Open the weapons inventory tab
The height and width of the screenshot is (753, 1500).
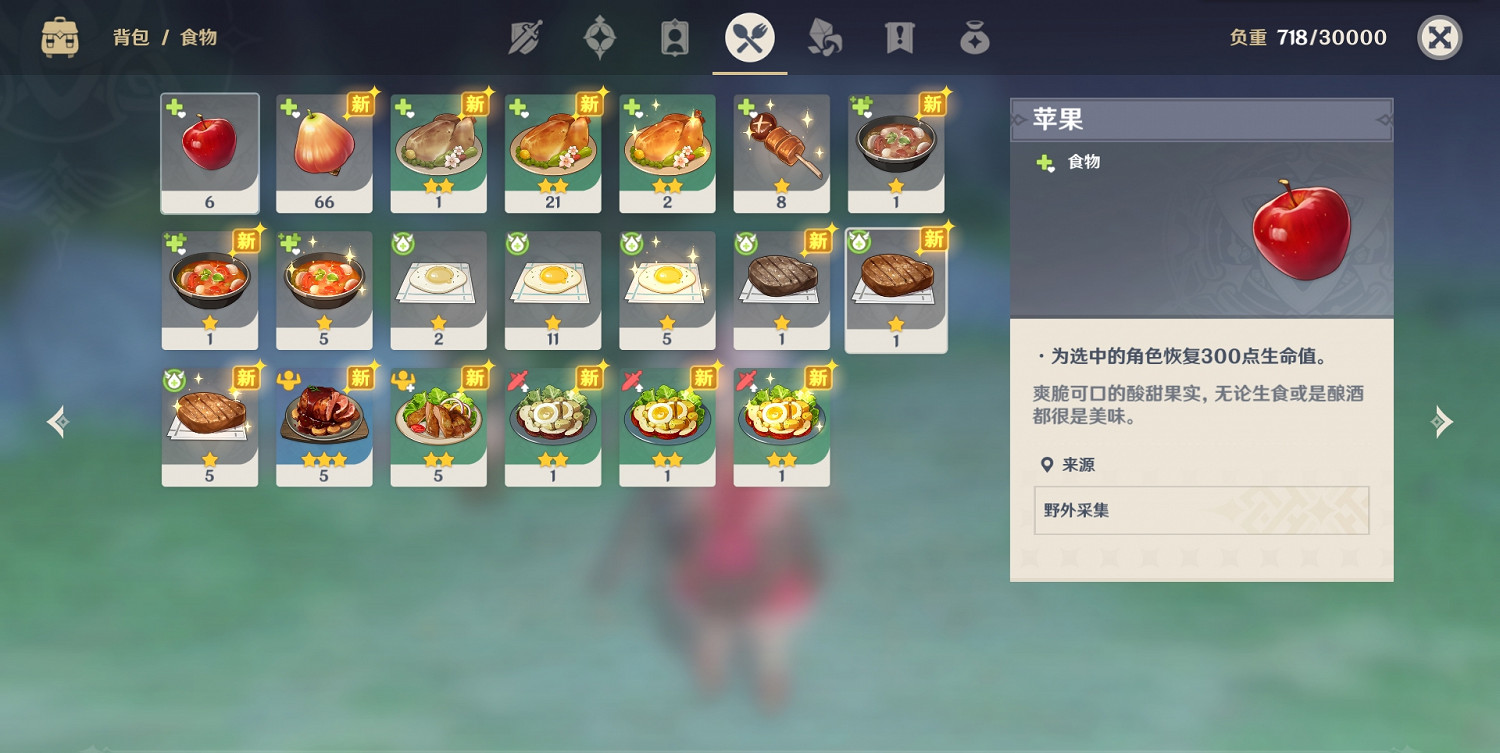[525, 37]
